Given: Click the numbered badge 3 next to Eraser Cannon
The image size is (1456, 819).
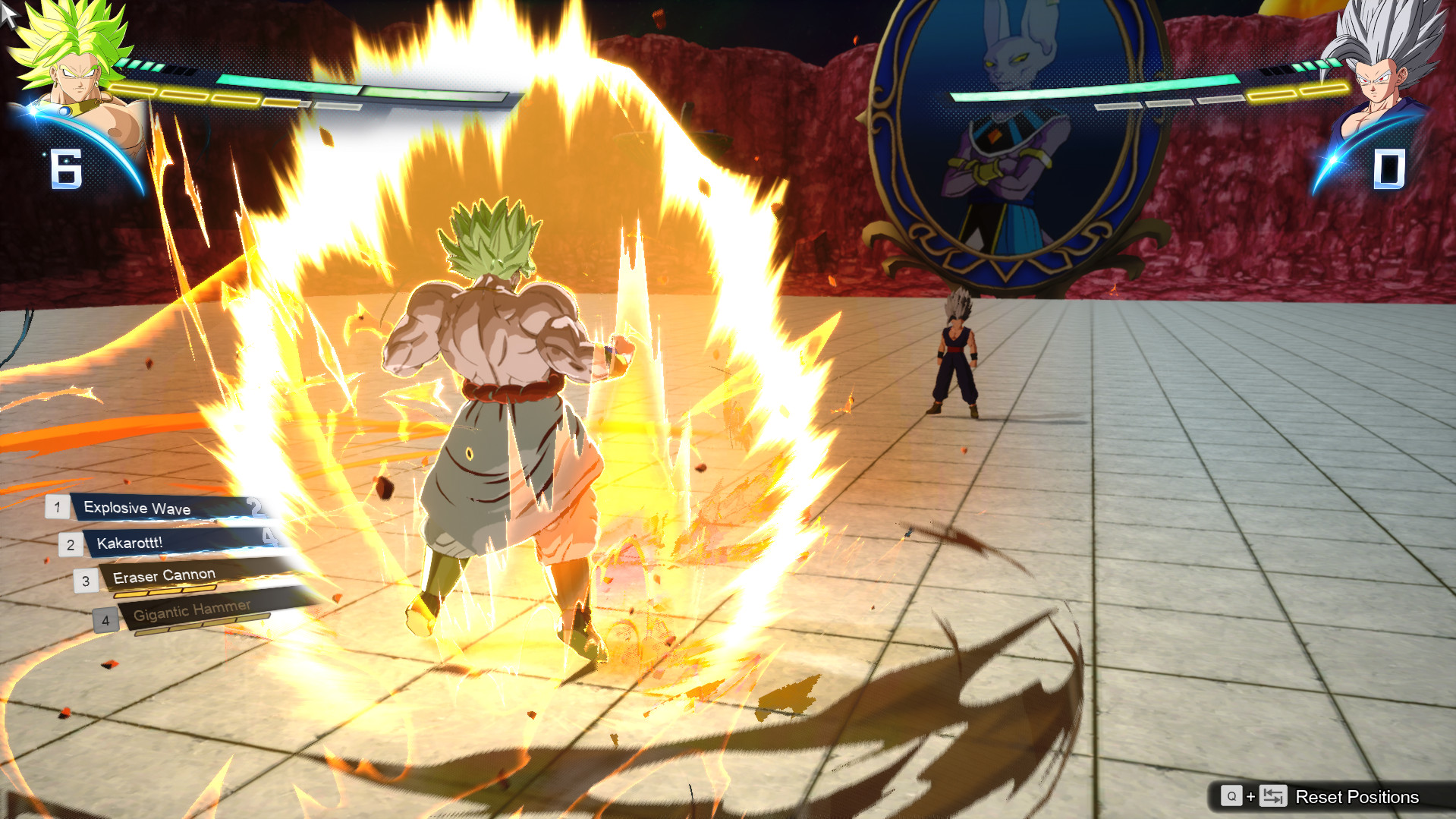Looking at the screenshot, I should pyautogui.click(x=86, y=580).
